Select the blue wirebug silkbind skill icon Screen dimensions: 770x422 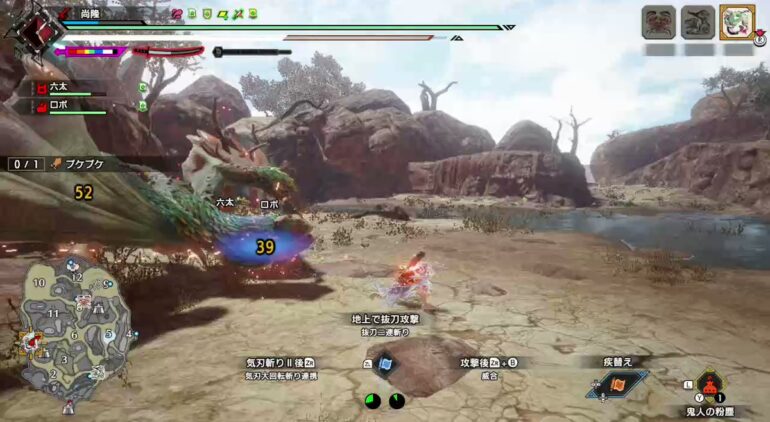point(385,365)
